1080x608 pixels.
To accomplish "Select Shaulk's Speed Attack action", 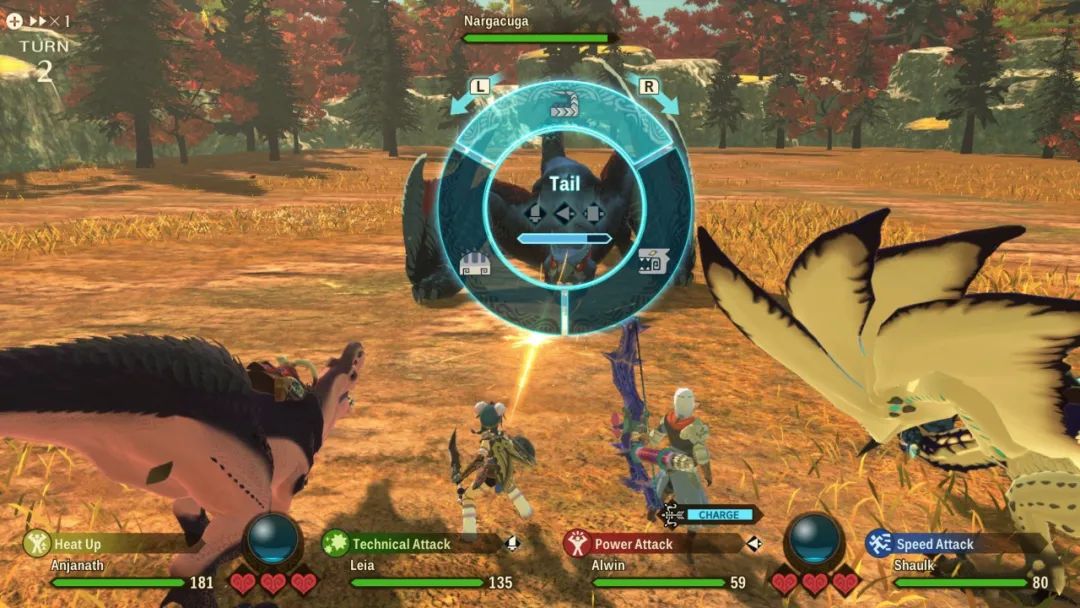I will [x=934, y=544].
